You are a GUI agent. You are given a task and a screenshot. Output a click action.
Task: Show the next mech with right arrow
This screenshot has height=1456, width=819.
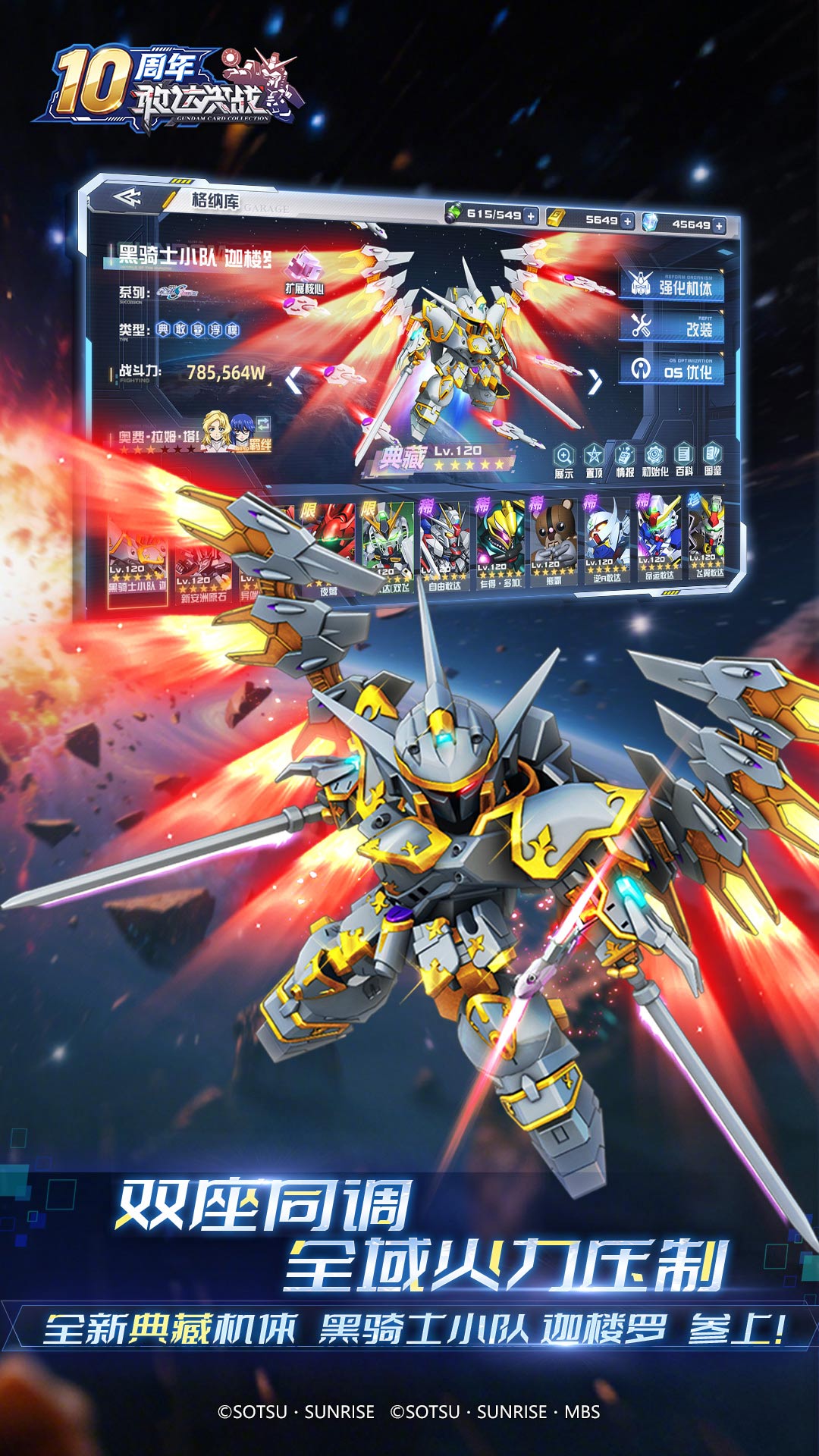click(595, 383)
